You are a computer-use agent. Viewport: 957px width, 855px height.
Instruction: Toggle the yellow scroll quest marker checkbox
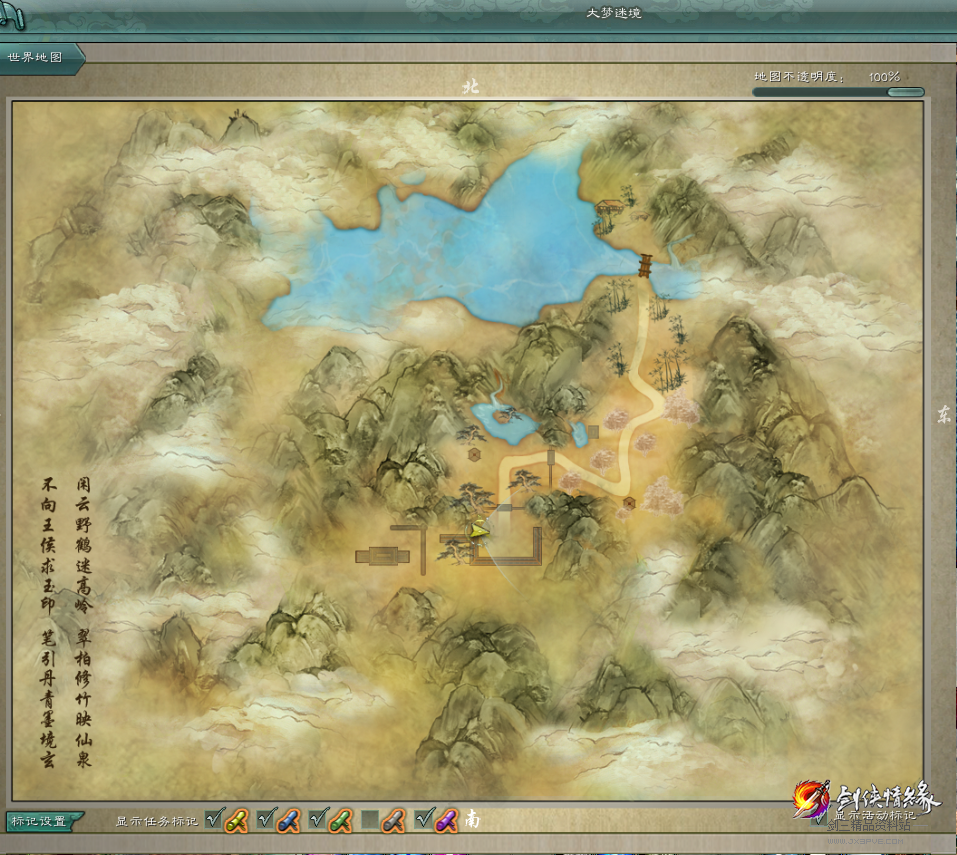pyautogui.click(x=214, y=820)
